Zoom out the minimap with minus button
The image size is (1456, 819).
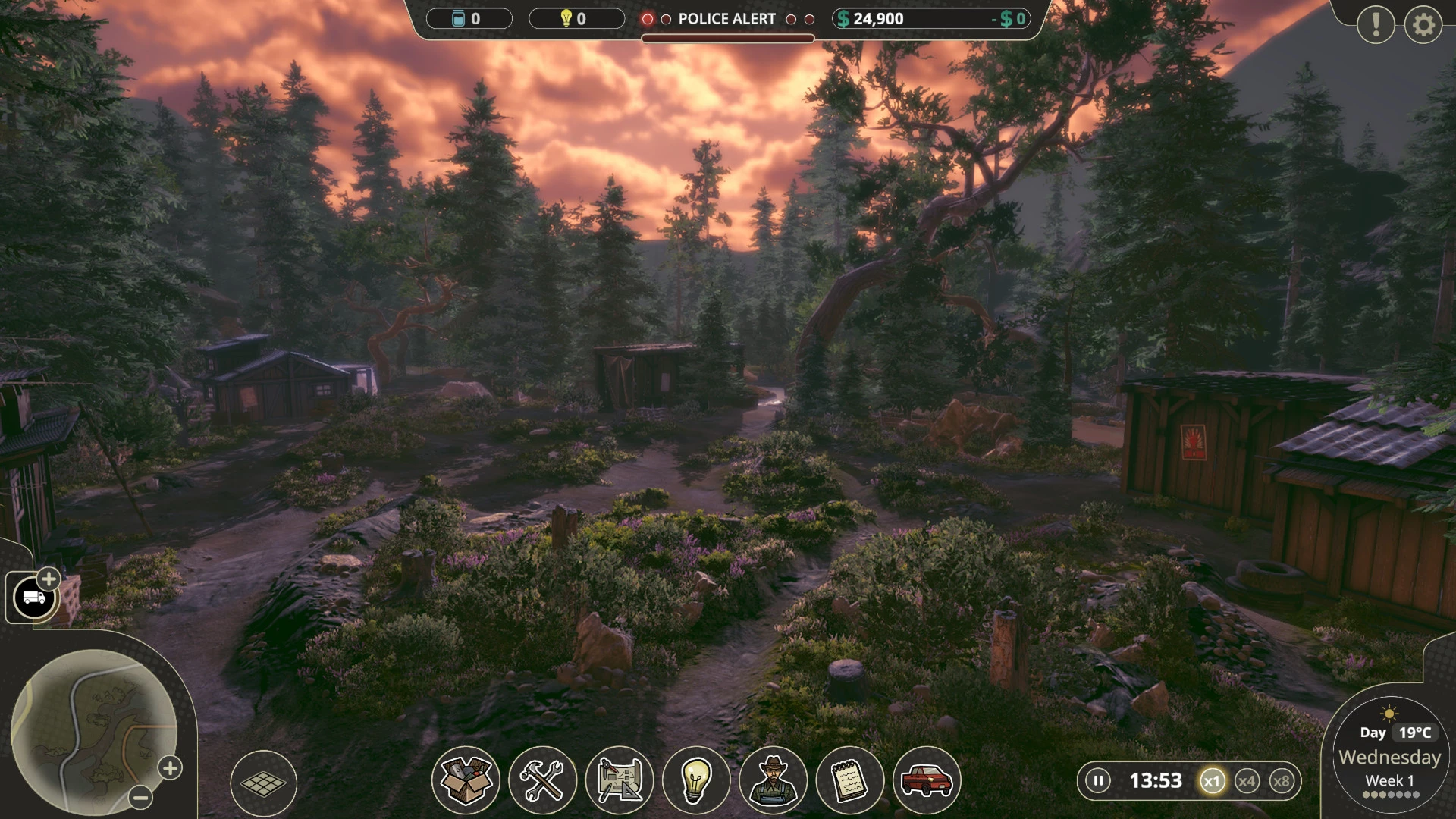click(140, 797)
